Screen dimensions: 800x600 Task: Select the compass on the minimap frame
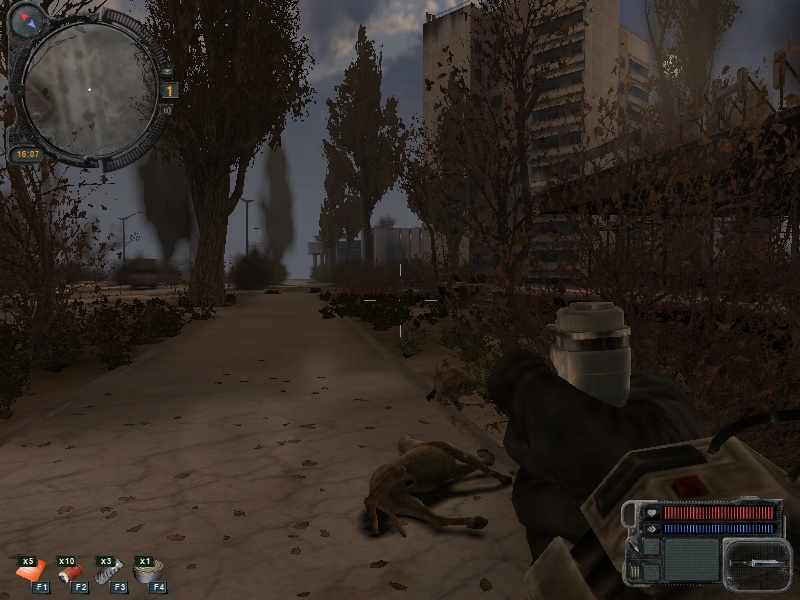point(26,18)
